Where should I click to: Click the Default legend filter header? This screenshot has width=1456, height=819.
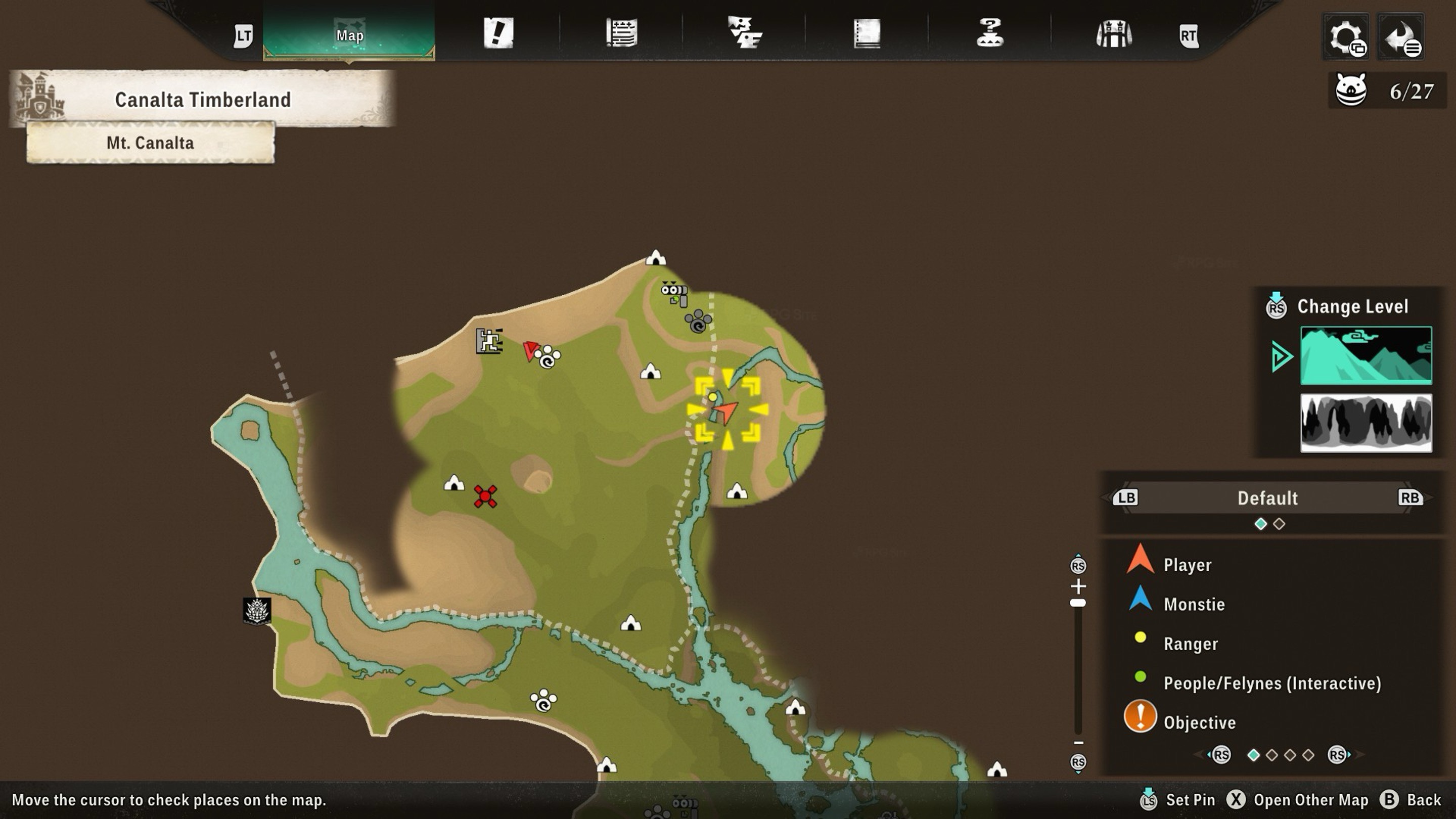click(x=1267, y=498)
